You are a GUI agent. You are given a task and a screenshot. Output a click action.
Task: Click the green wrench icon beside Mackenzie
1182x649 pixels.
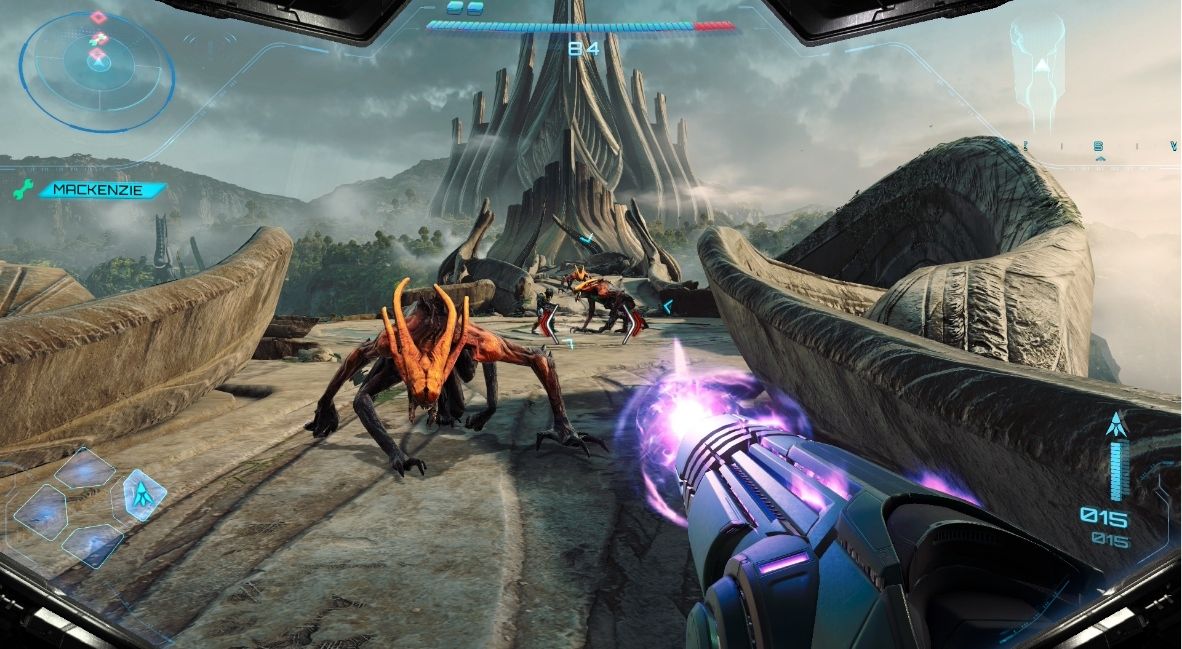22,189
